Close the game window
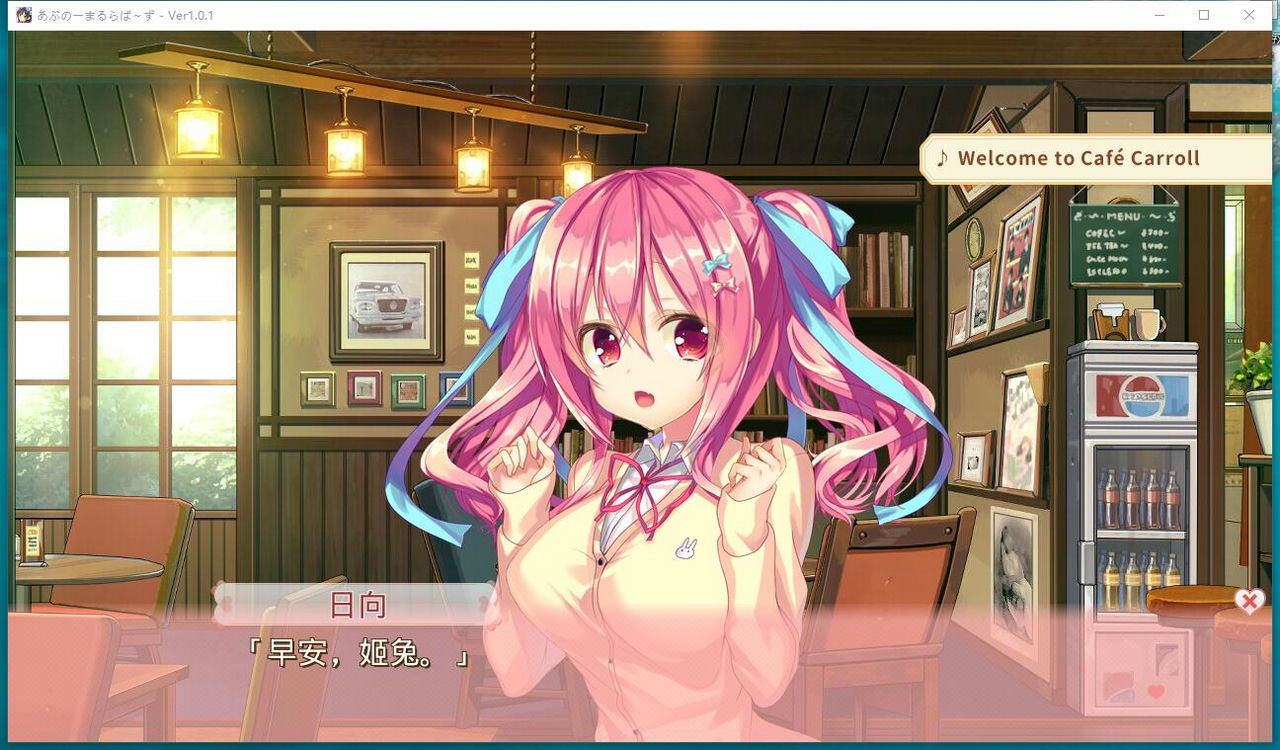Viewport: 1280px width, 750px height. [x=1248, y=15]
